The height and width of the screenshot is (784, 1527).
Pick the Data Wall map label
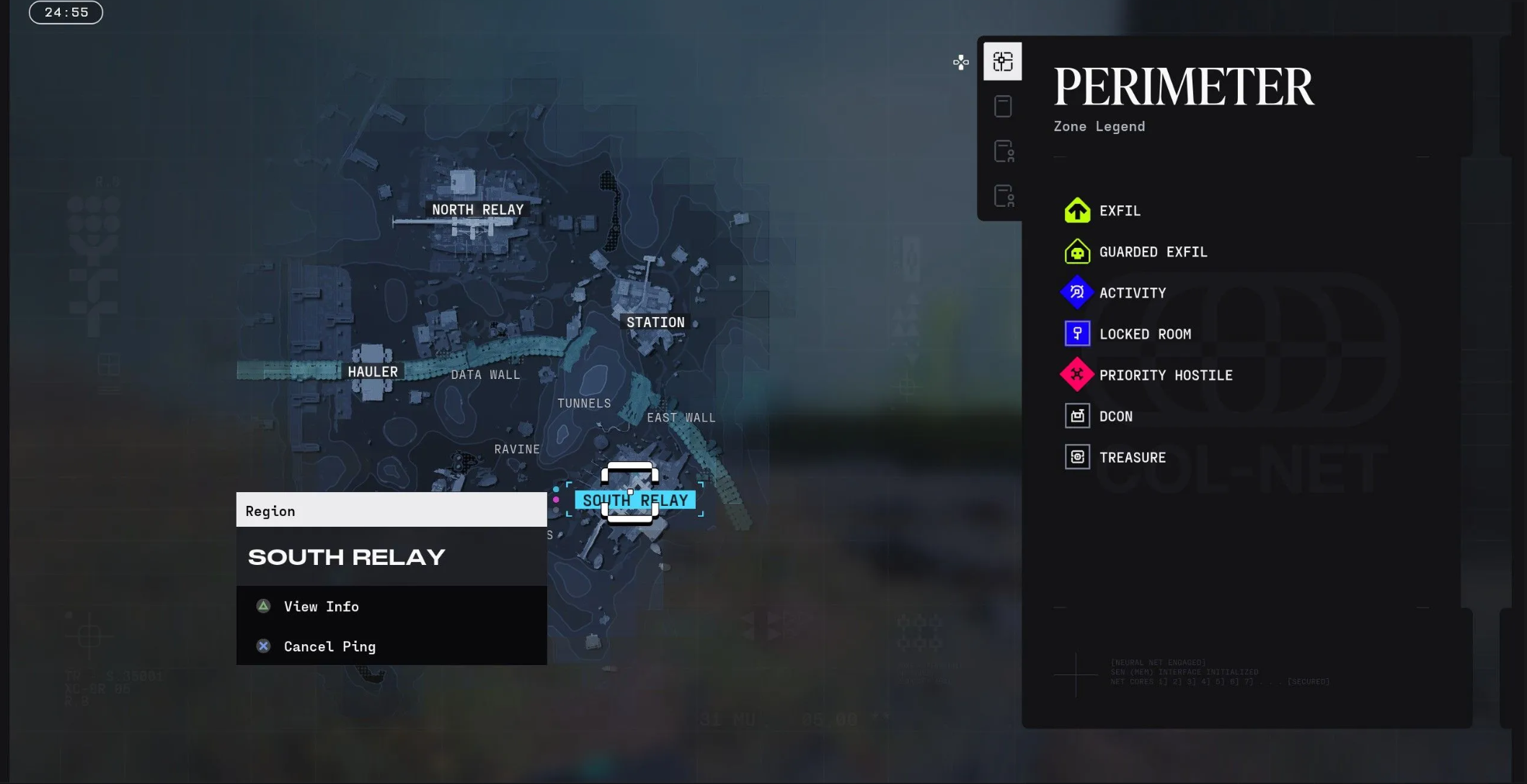tap(485, 375)
